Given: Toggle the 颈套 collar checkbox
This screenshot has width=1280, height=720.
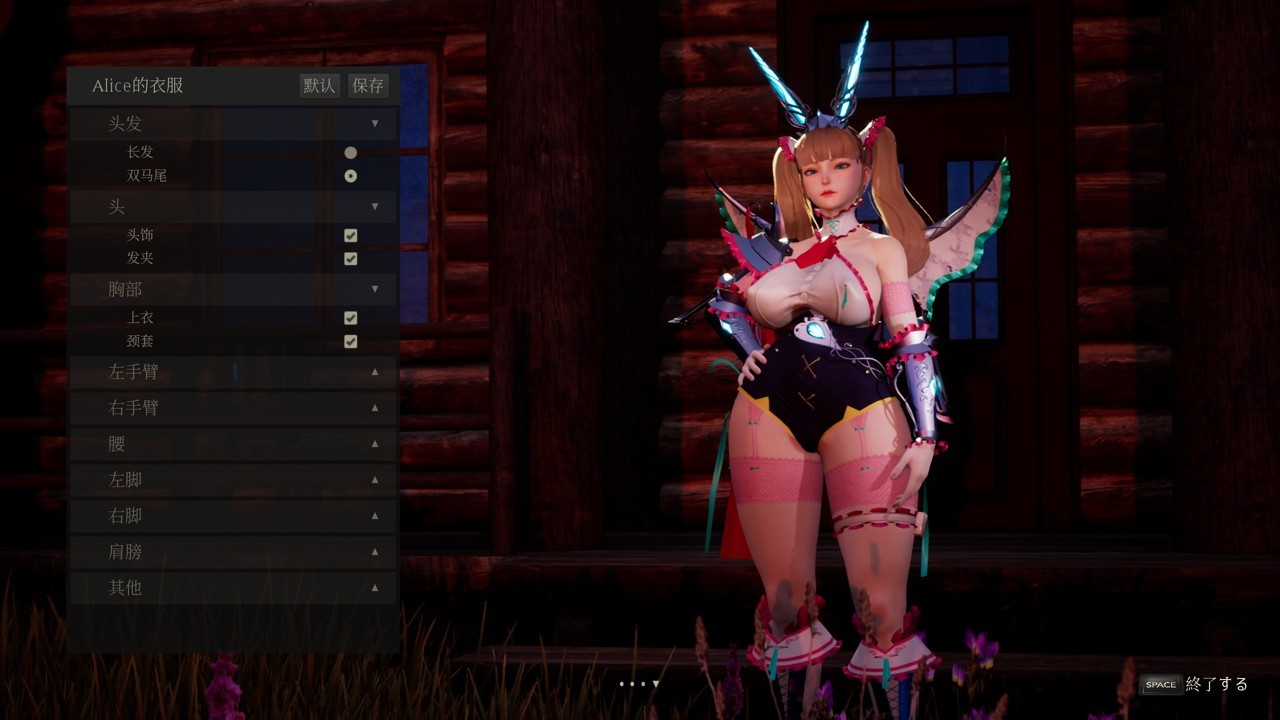Looking at the screenshot, I should pos(351,342).
